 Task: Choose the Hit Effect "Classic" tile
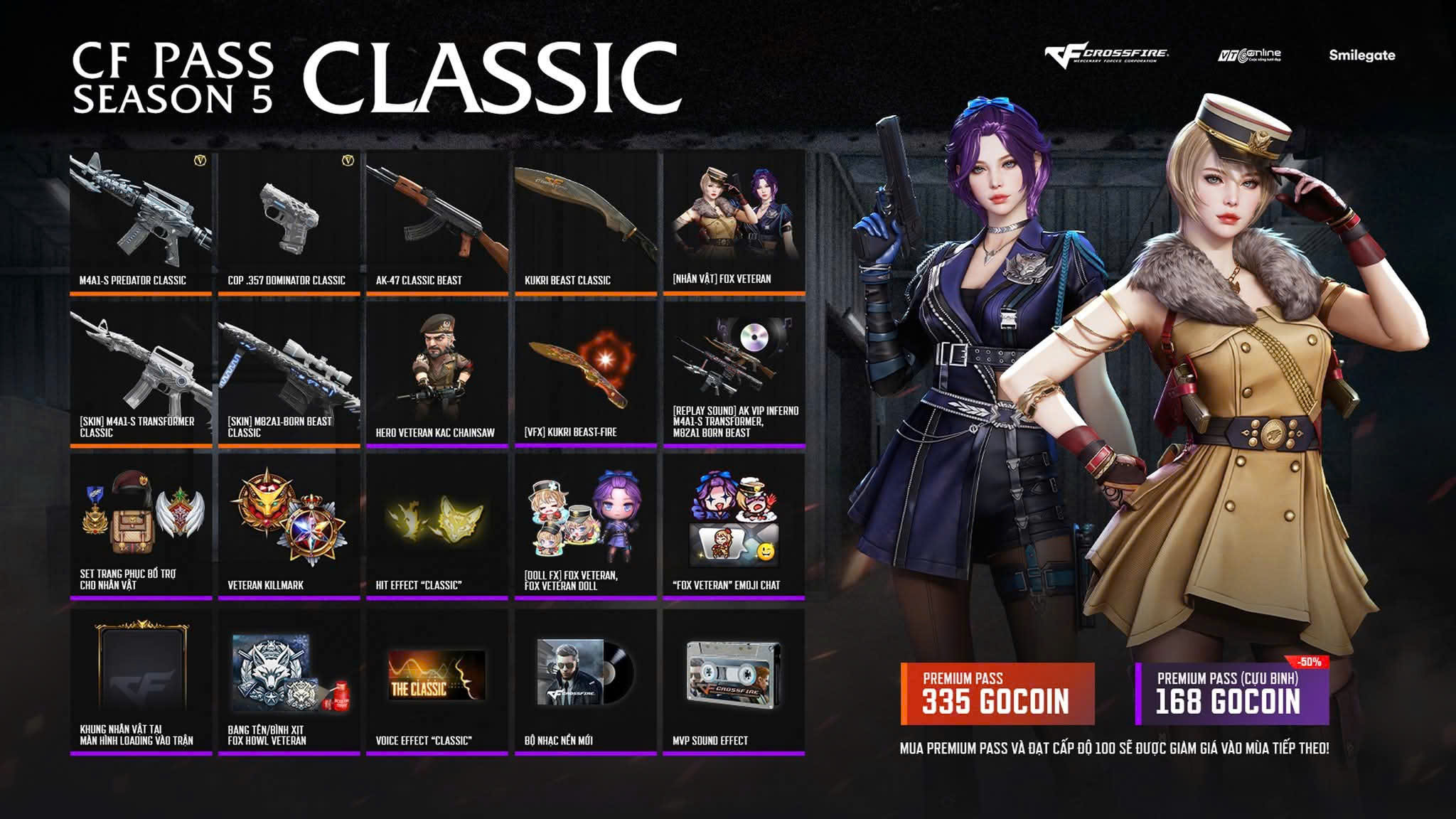437,526
